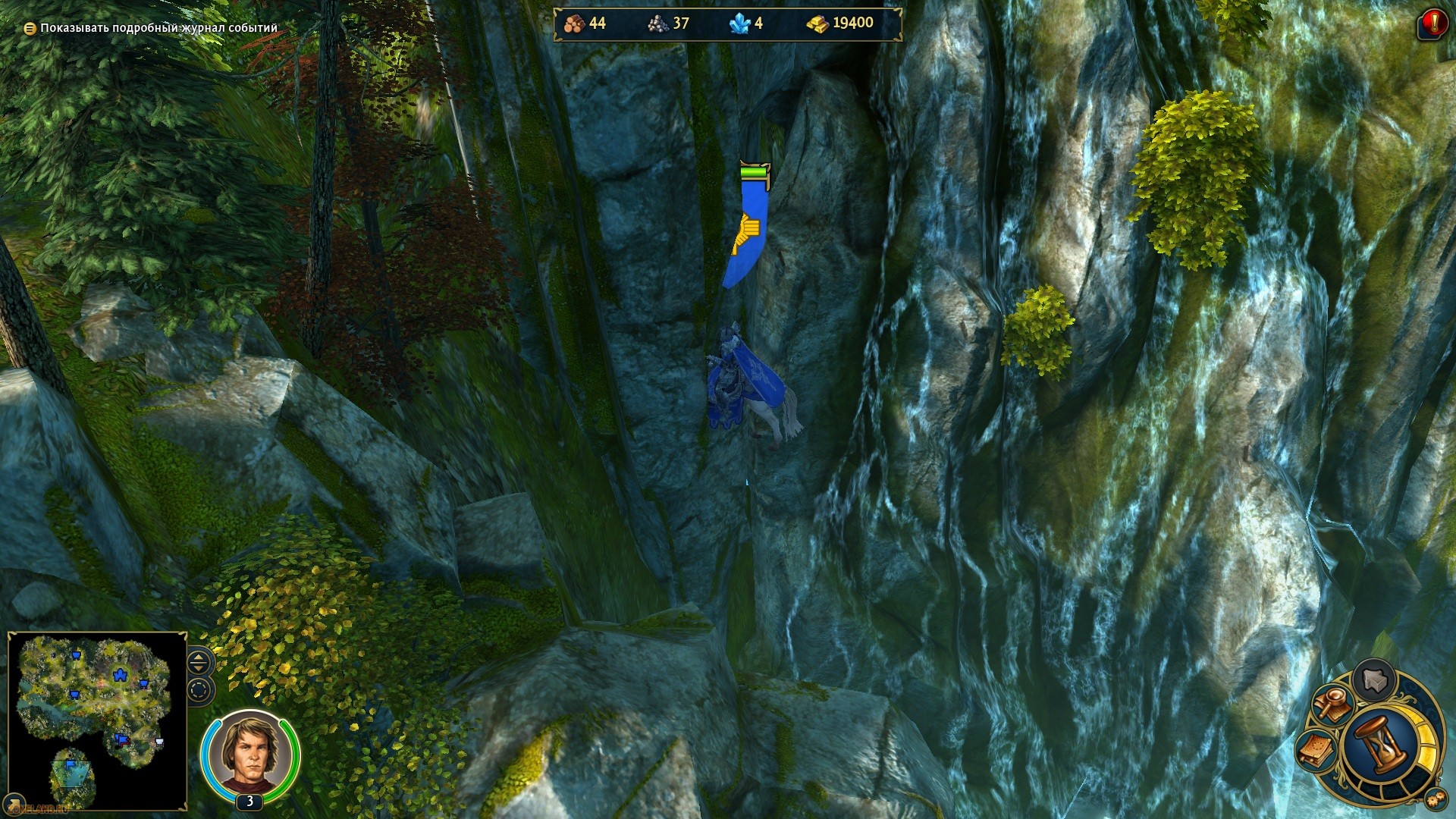This screenshot has width=1456, height=819.
Task: Click the red exclamation alert icon
Action: tap(1432, 24)
